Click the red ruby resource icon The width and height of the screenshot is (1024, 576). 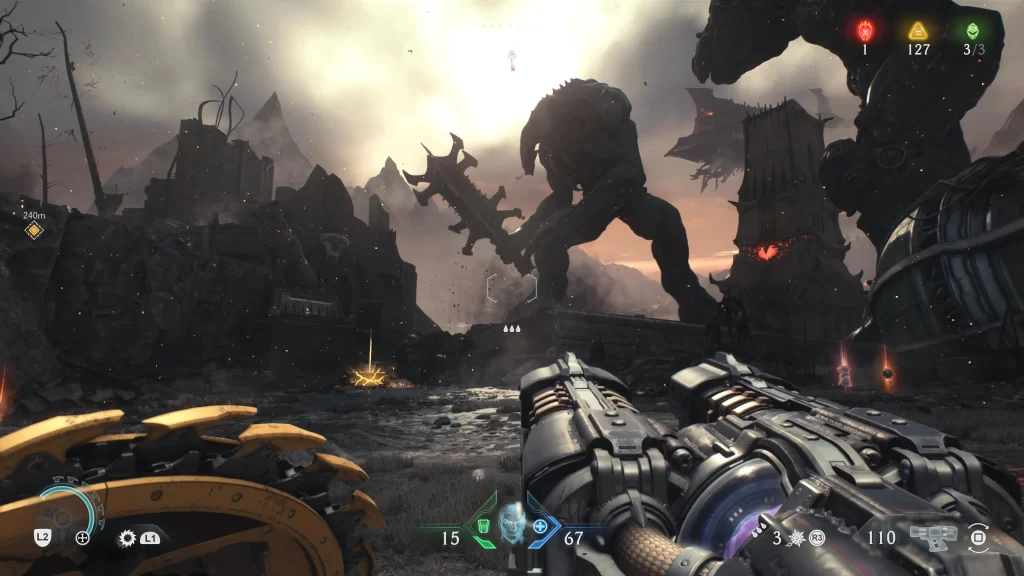coord(866,30)
